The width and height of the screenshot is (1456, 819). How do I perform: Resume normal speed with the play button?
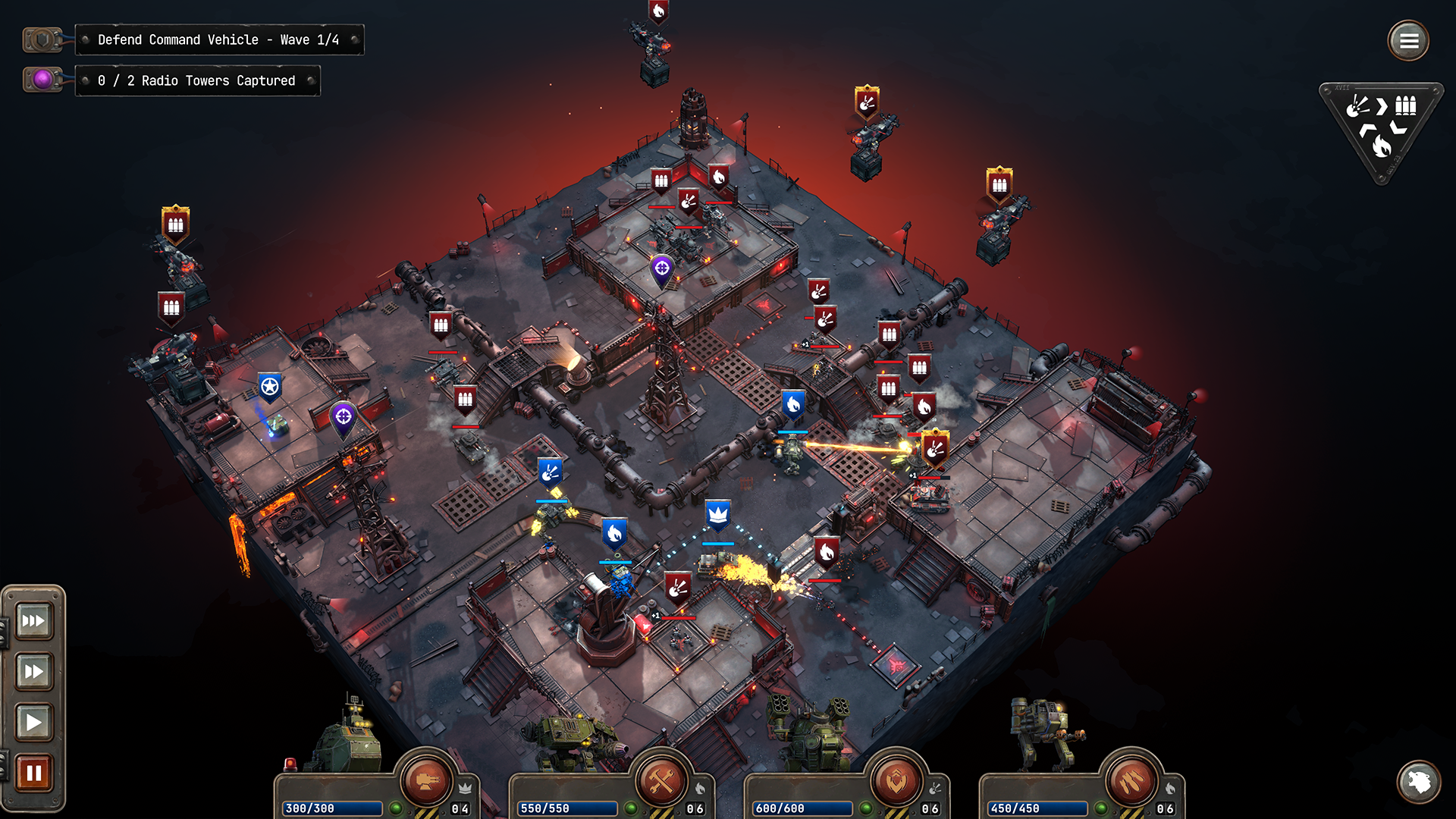point(33,722)
